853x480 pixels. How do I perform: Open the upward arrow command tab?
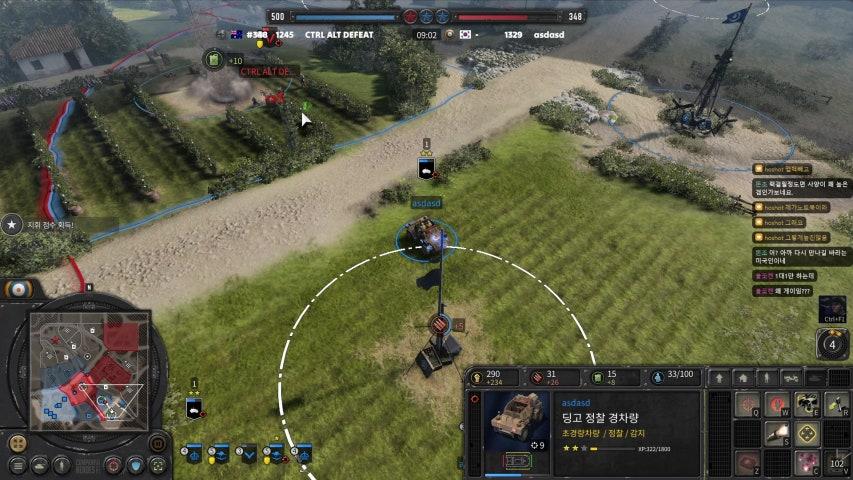tap(718, 378)
